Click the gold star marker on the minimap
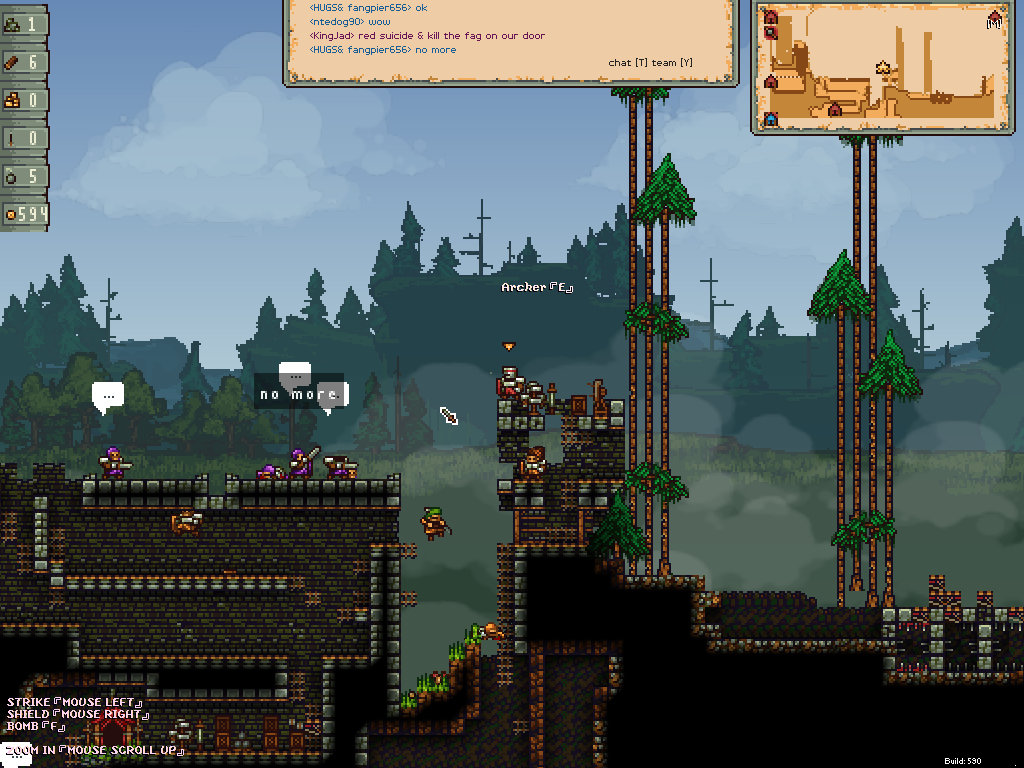This screenshot has width=1024, height=768. point(884,68)
